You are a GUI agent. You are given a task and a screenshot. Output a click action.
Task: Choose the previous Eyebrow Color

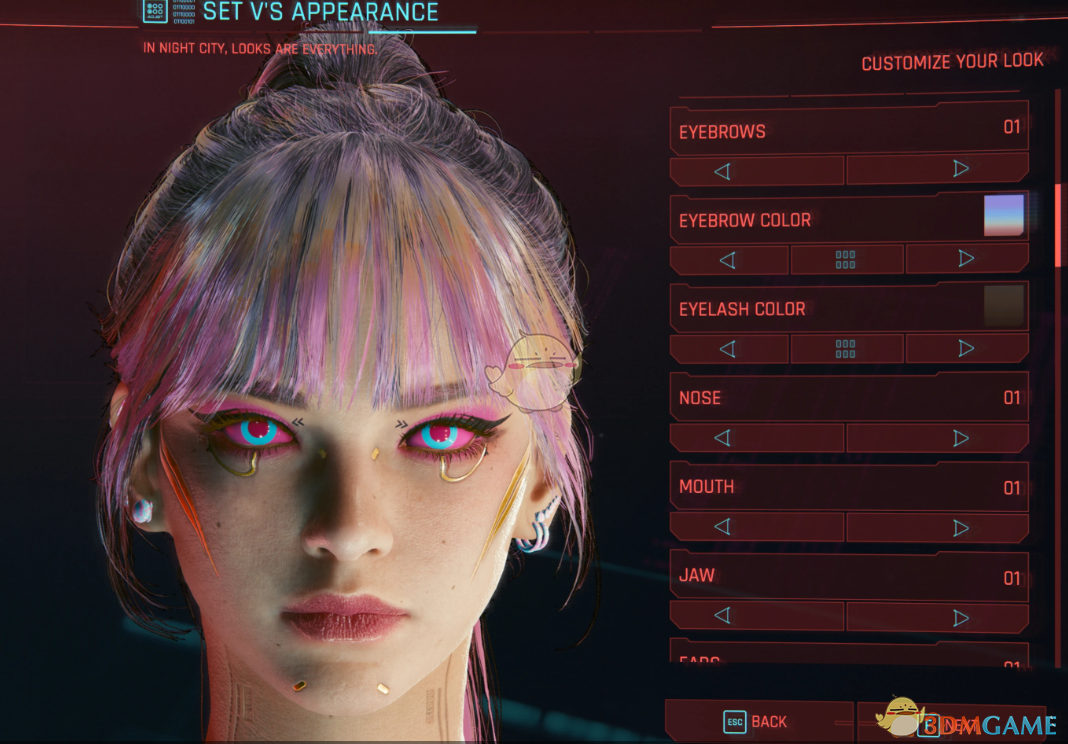[728, 259]
